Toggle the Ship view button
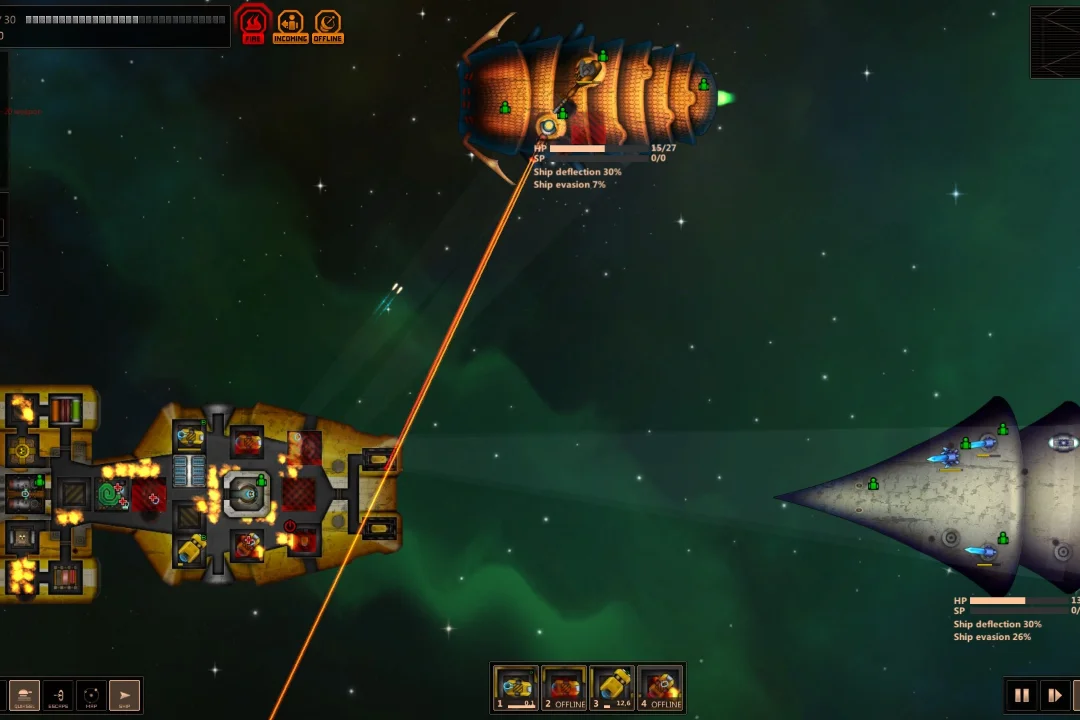This screenshot has height=720, width=1080. click(x=125, y=695)
